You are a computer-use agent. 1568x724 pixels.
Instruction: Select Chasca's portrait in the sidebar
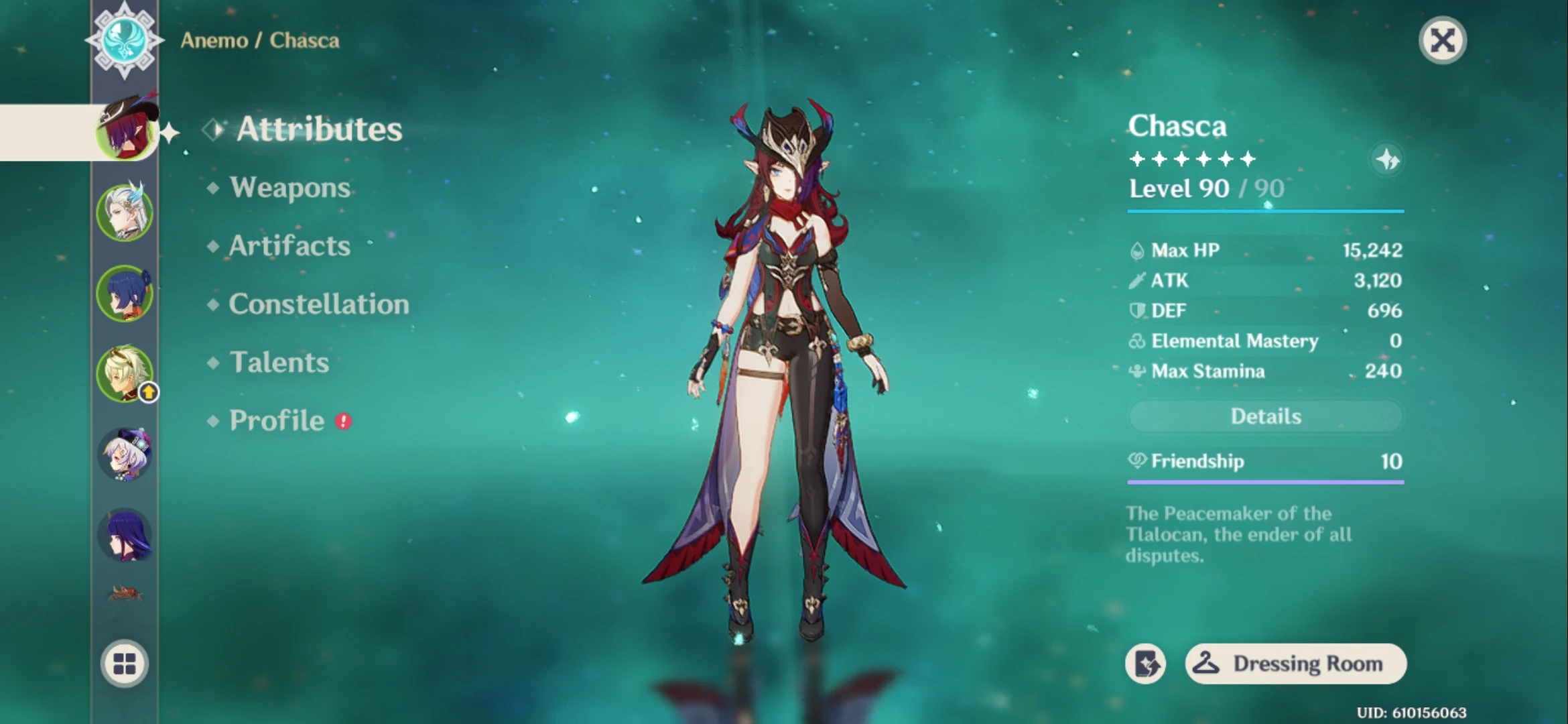[x=125, y=129]
